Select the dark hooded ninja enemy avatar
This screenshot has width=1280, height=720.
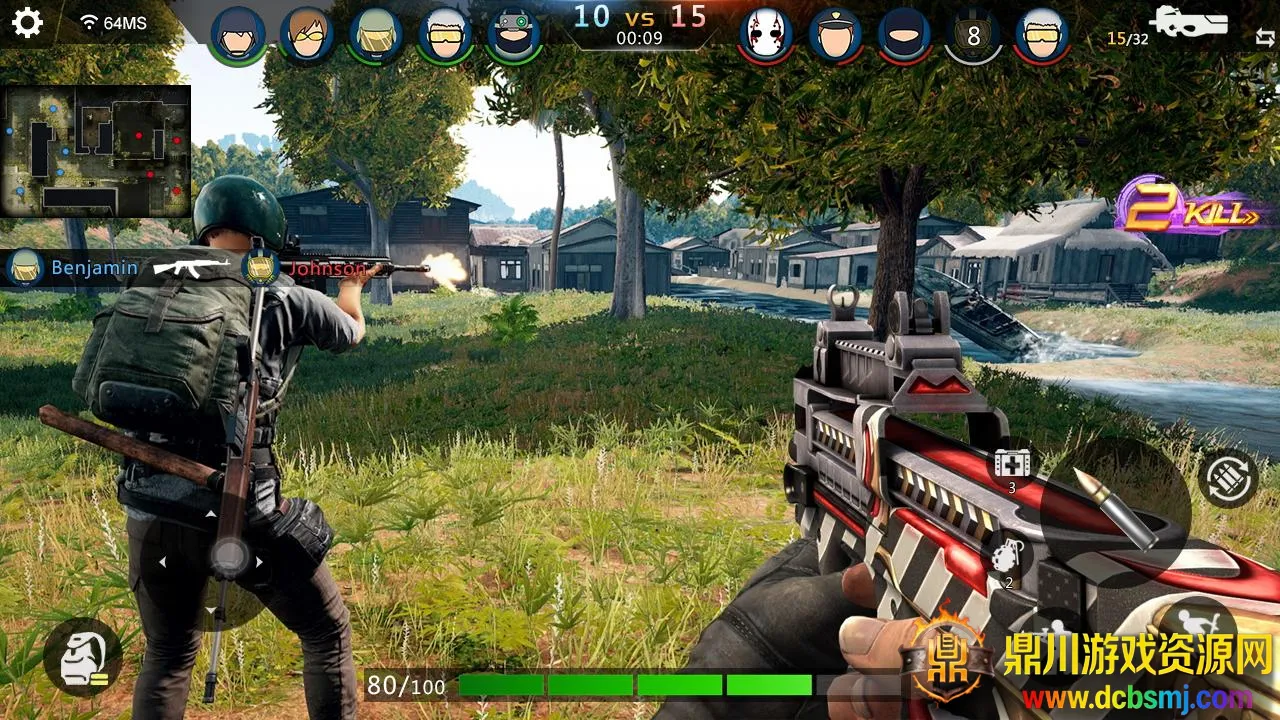[904, 34]
